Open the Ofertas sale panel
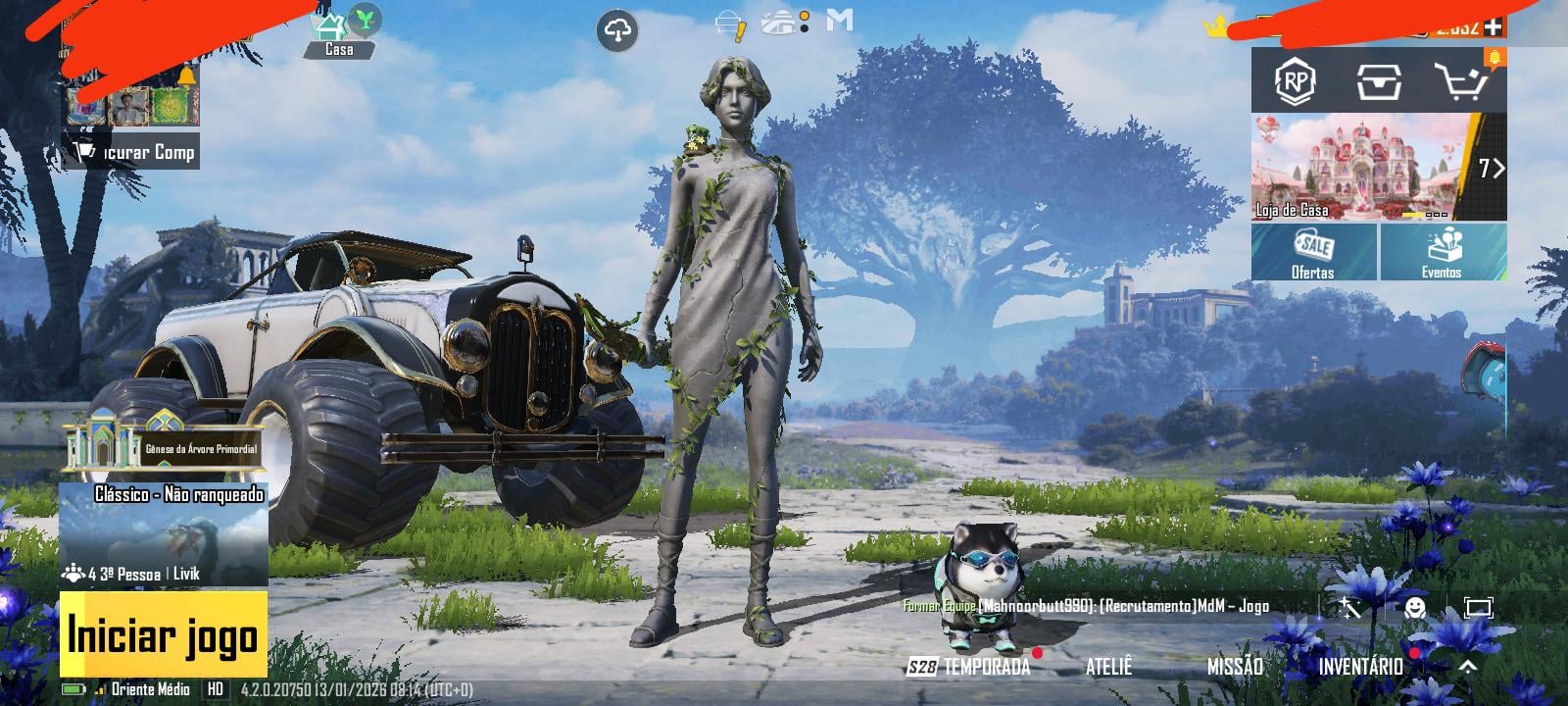The height and width of the screenshot is (706, 1568). [x=1313, y=252]
